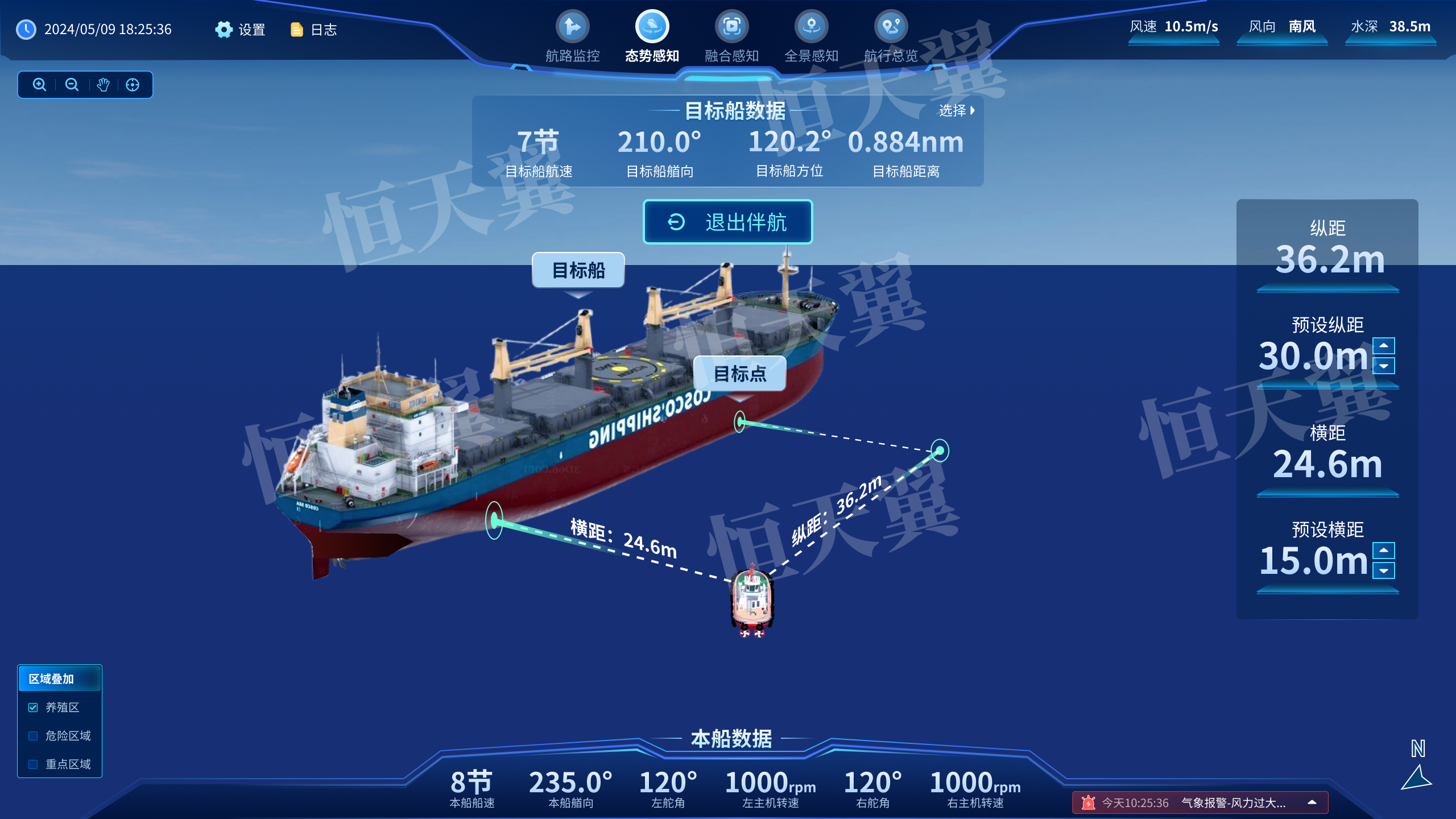Image resolution: width=1456 pixels, height=819 pixels.
Task: Enable the 危险区域 overlay checkbox
Action: coord(33,736)
